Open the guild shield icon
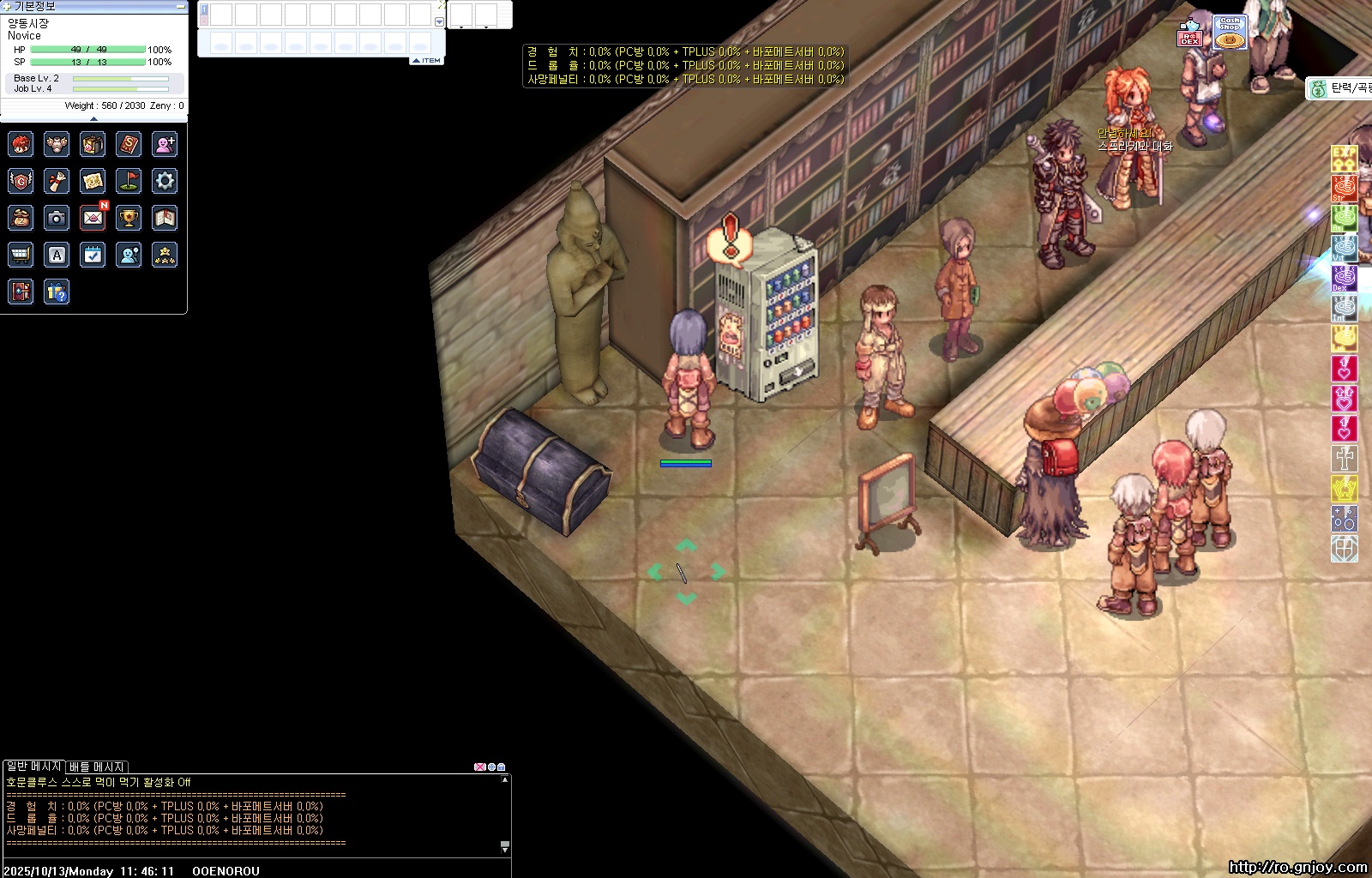 (21, 181)
